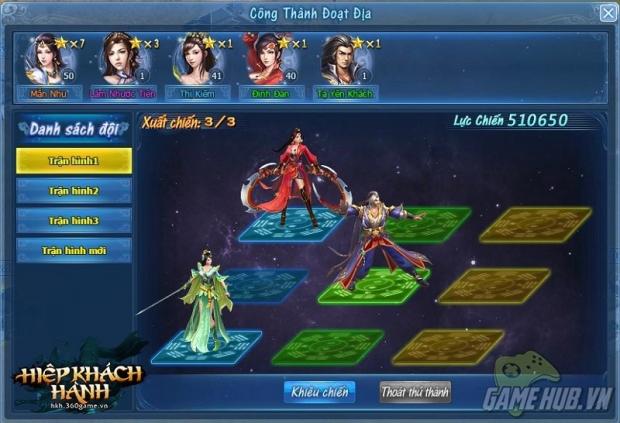Switch to Trận hình1 formation
This screenshot has height=423, width=620.
coord(74,160)
